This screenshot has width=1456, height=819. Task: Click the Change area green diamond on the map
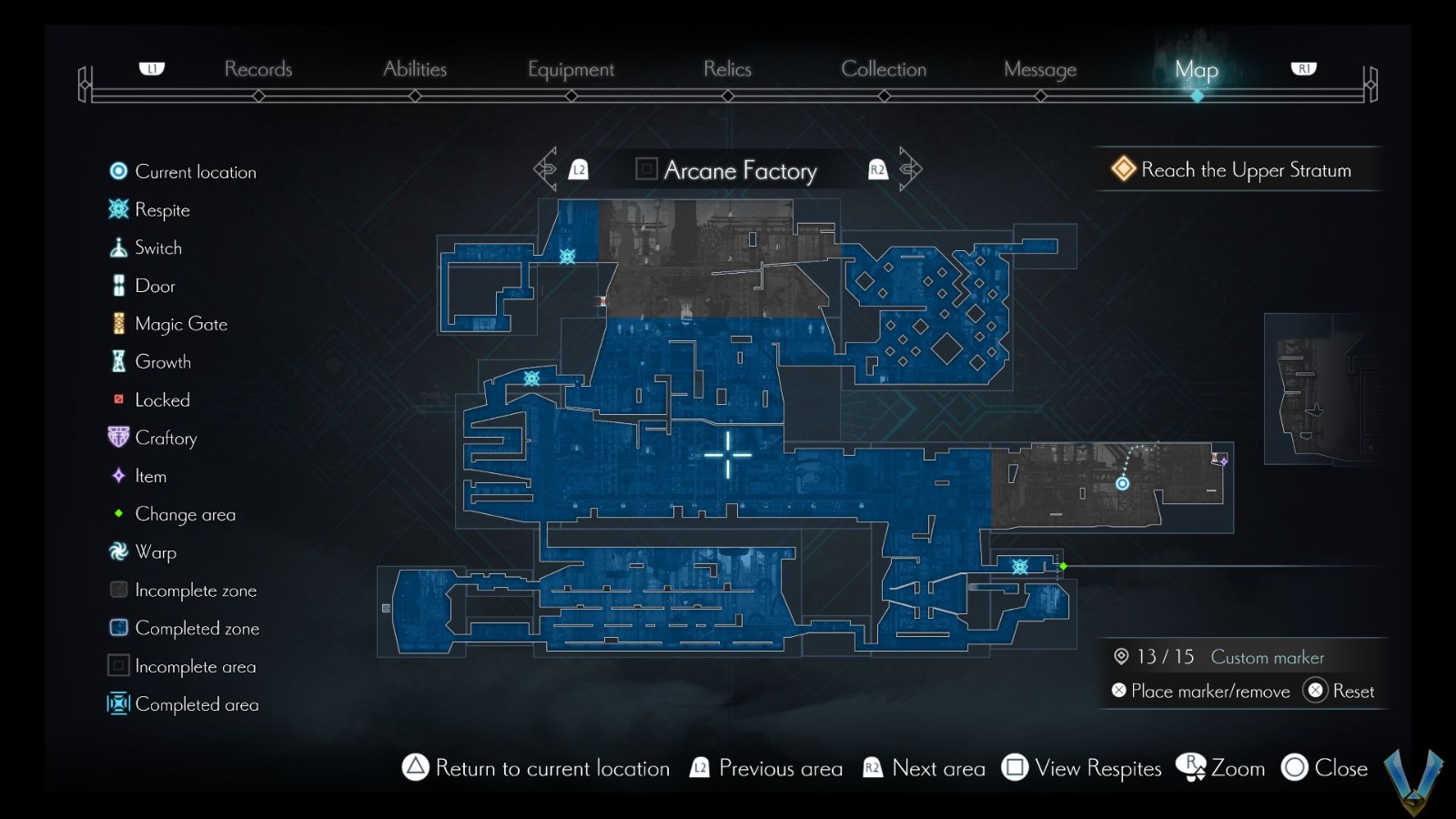(x=1063, y=566)
